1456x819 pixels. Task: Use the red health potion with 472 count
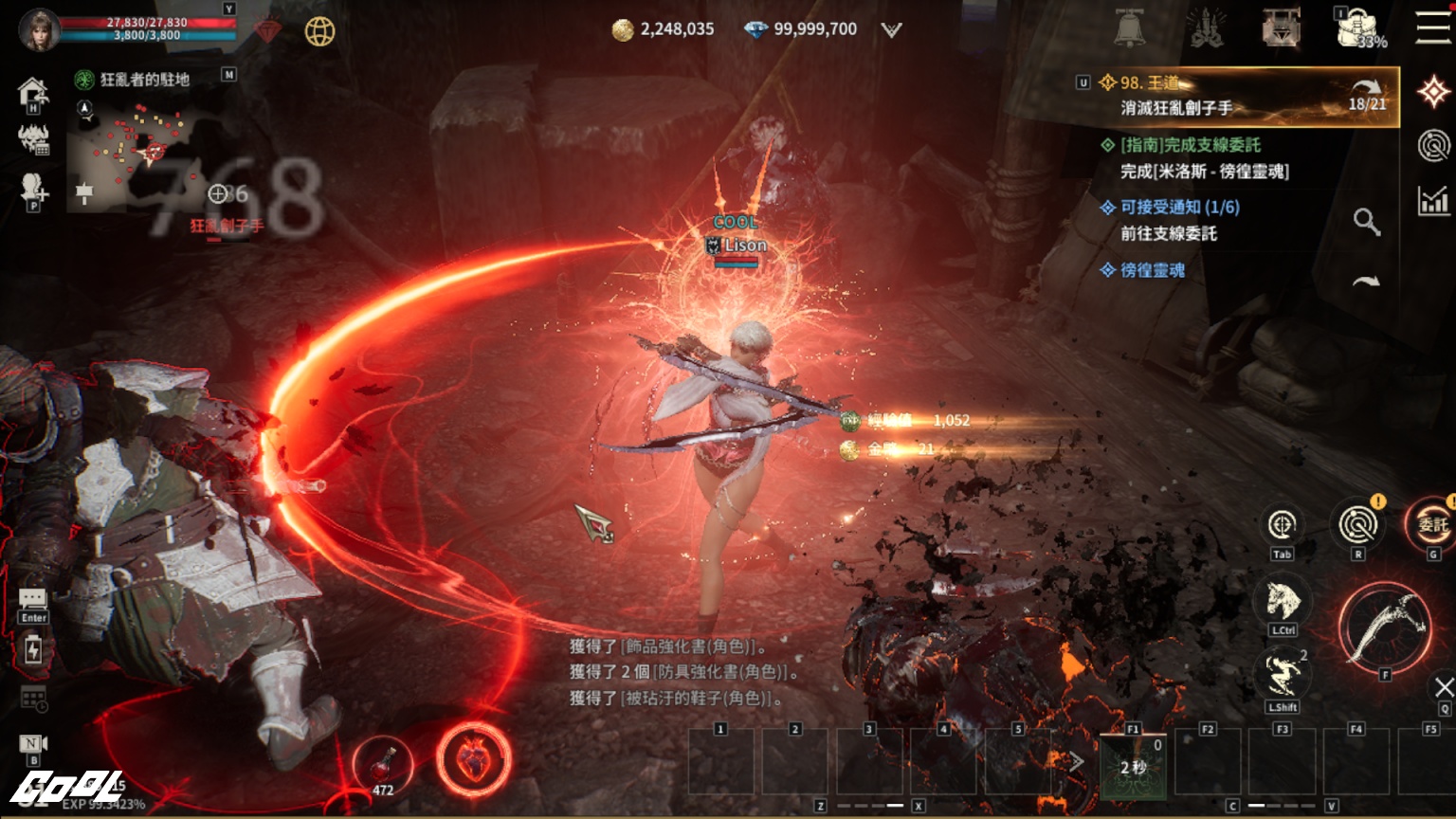pos(383,762)
